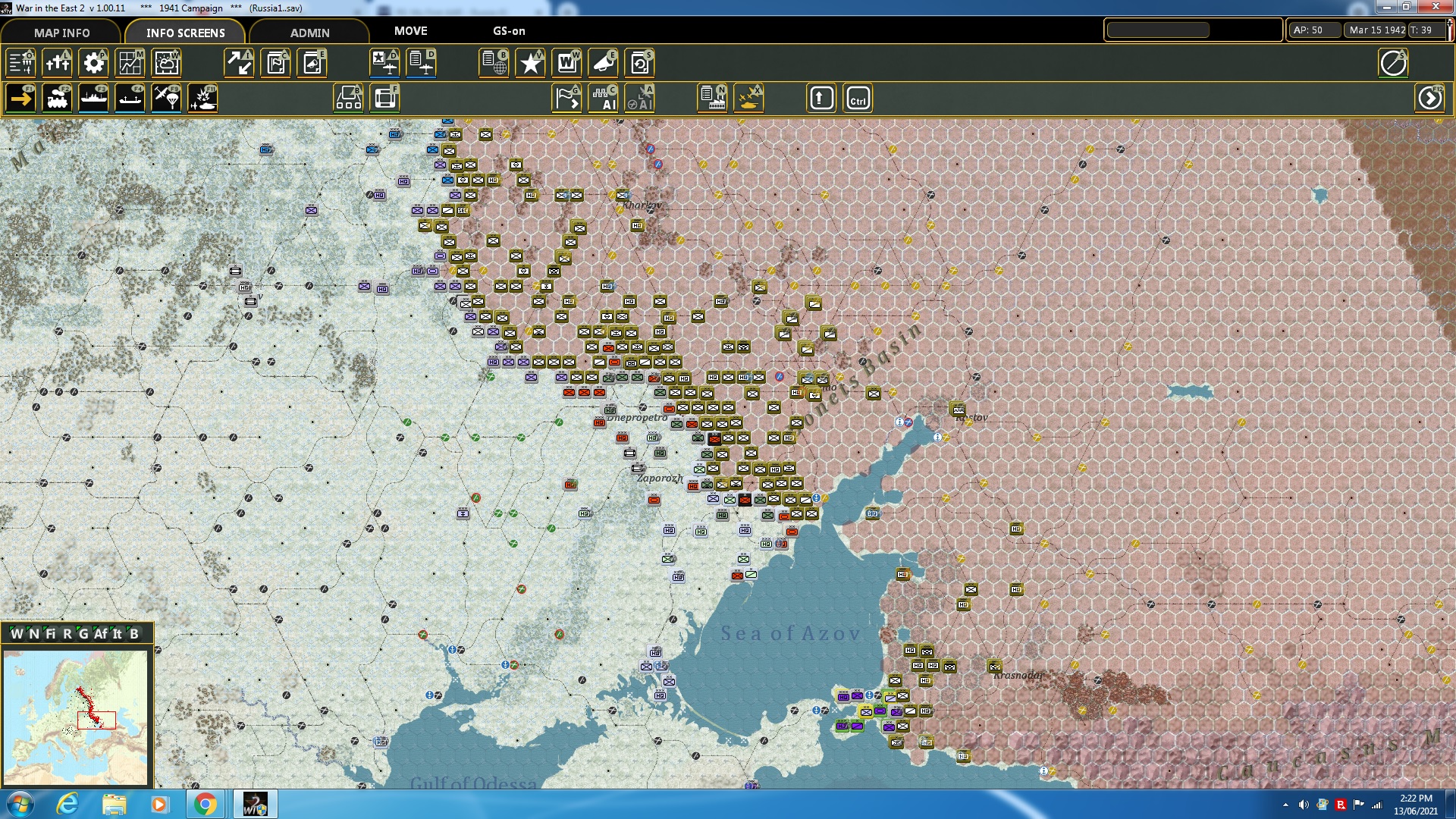Expand extra toolbar with right chevron
Screen dimensions: 1456x819
(1430, 98)
